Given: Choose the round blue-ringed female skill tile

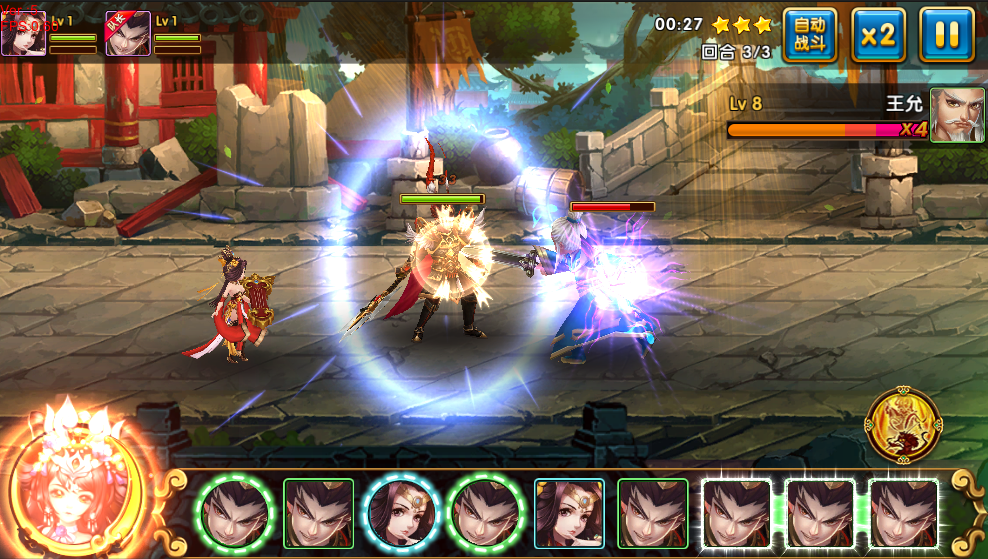Looking at the screenshot, I should tap(402, 513).
